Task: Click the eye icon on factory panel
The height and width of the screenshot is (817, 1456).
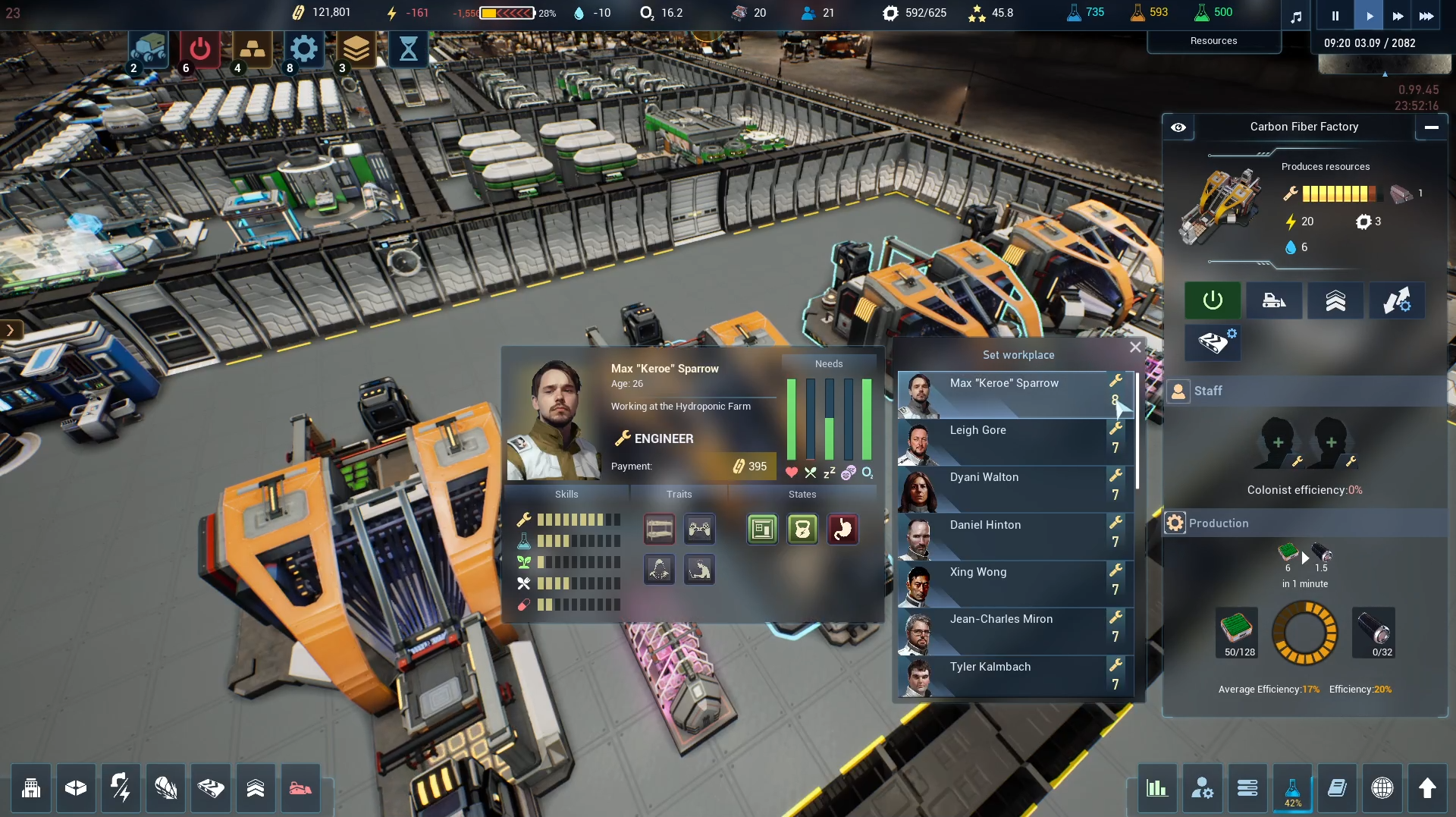Action: (x=1178, y=127)
